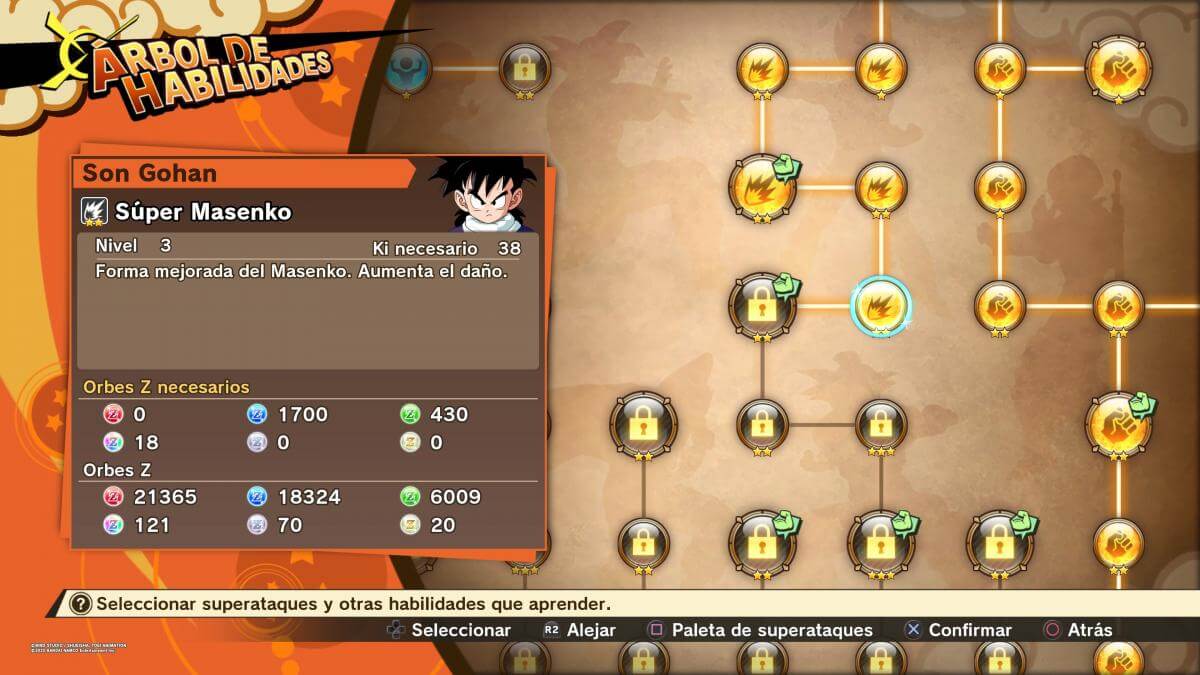This screenshot has height=675, width=1200.
Task: Select the unlocked energy-blast node with green badge
Action: click(763, 186)
